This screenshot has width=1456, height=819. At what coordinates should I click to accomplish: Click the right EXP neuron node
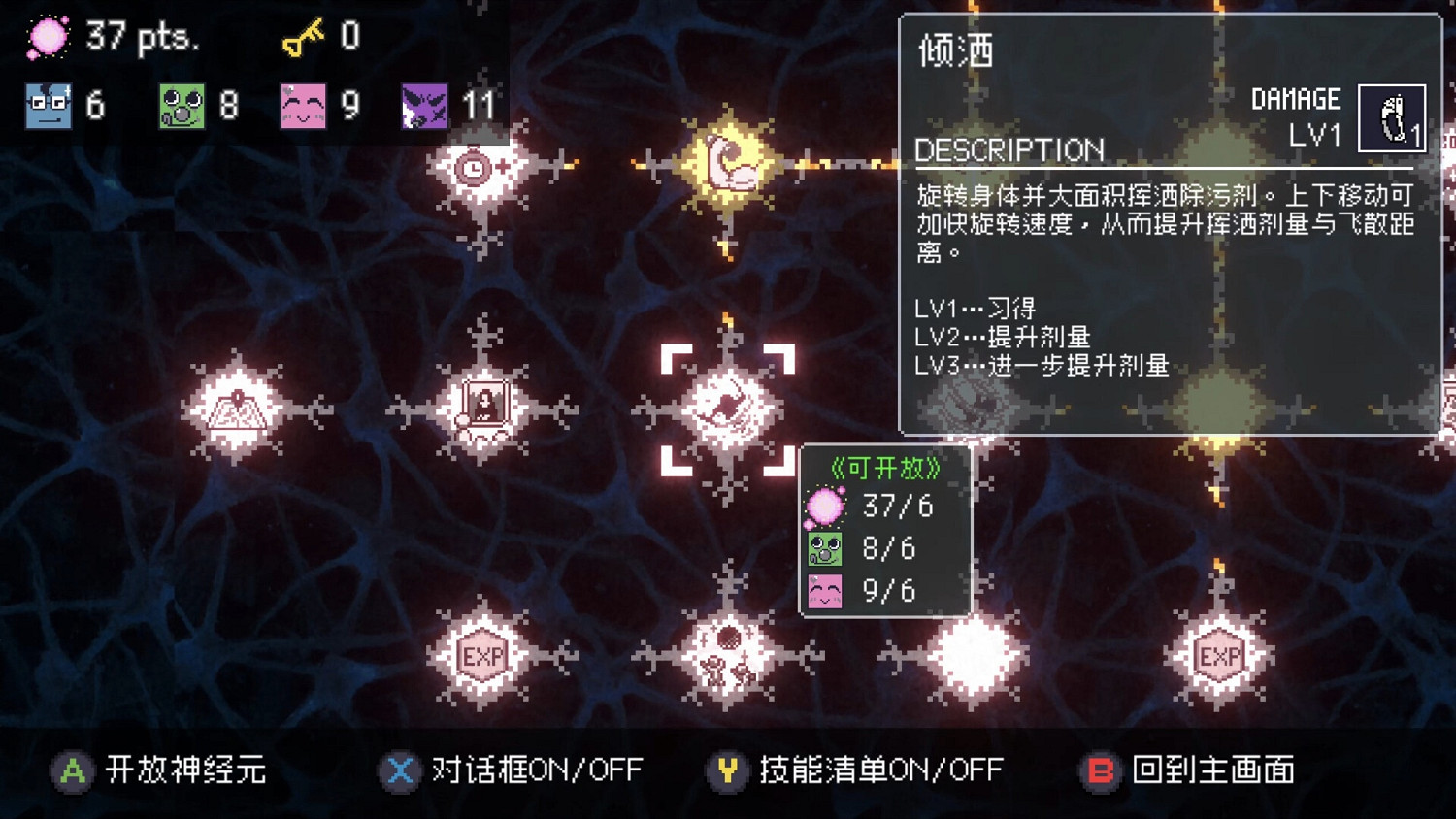1218,656
